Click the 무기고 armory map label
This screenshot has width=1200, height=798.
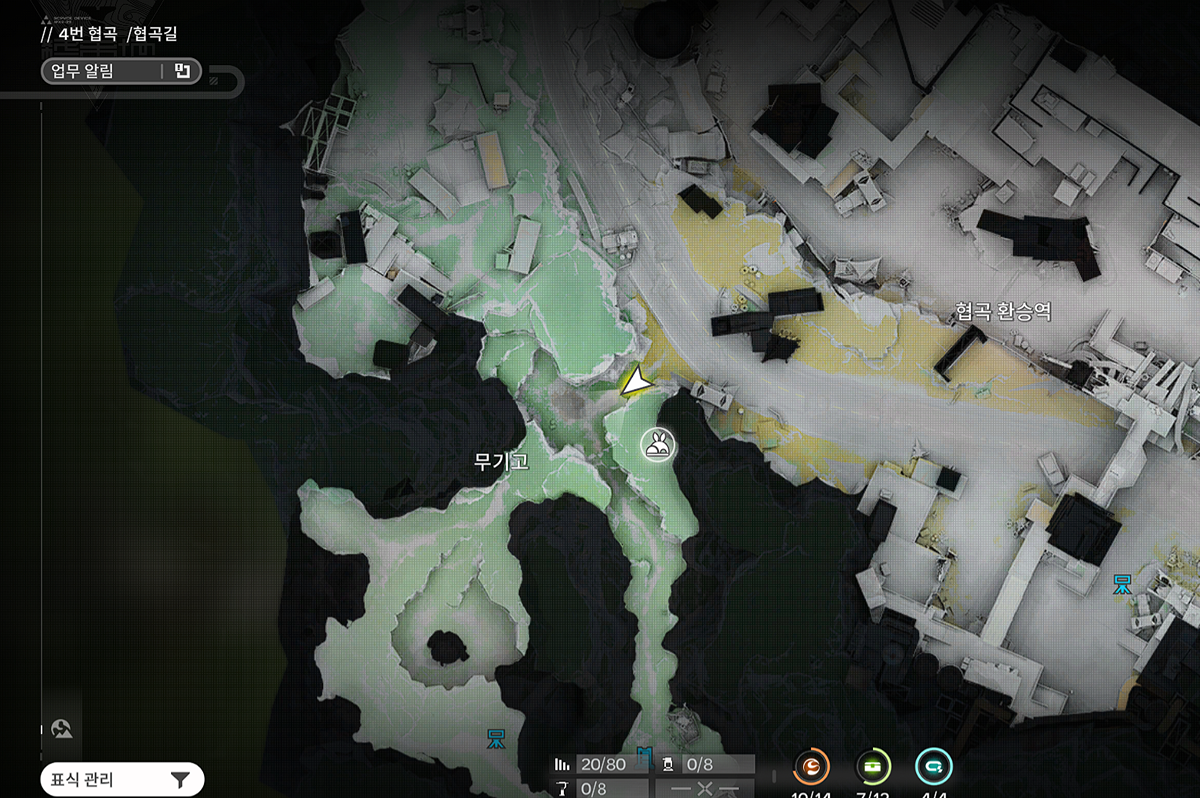pyautogui.click(x=501, y=461)
